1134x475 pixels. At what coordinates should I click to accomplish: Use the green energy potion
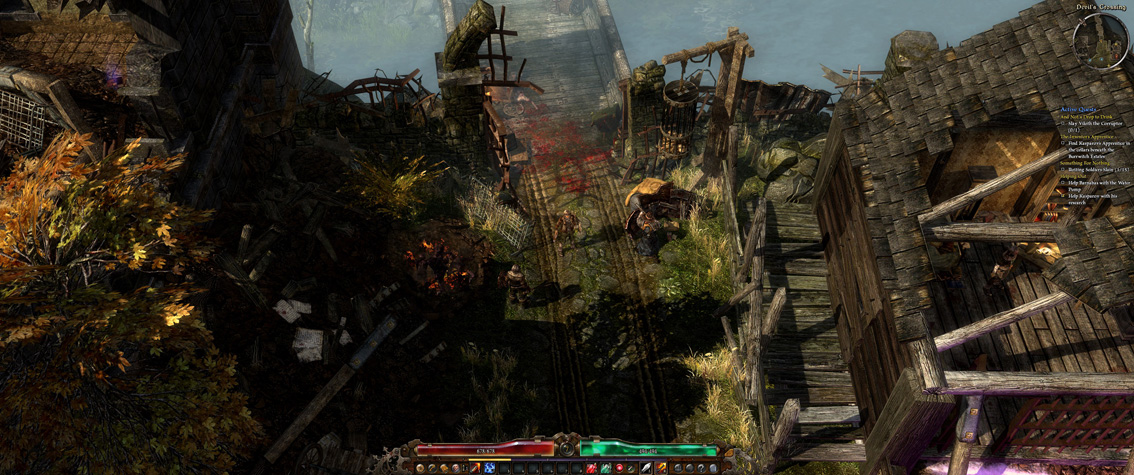[x=606, y=468]
